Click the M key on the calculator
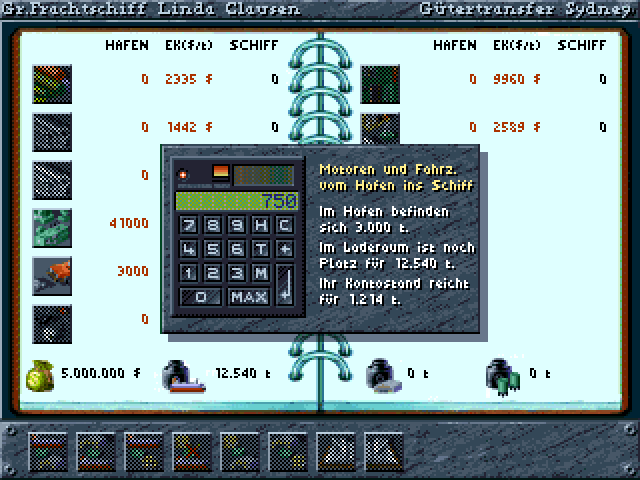 click(260, 272)
